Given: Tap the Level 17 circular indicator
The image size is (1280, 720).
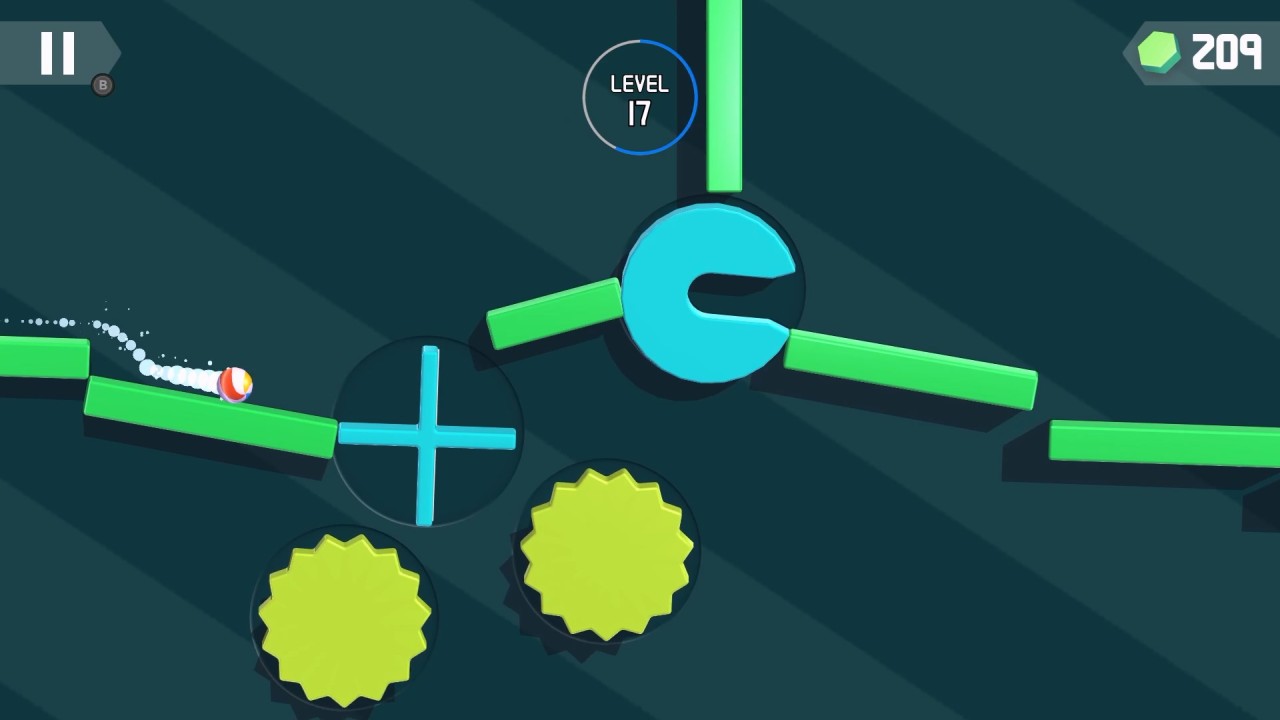Looking at the screenshot, I should (639, 96).
